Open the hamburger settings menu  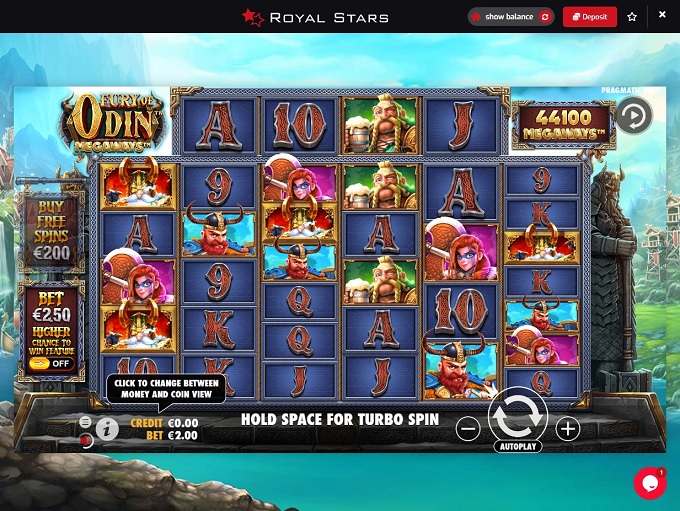(x=86, y=421)
